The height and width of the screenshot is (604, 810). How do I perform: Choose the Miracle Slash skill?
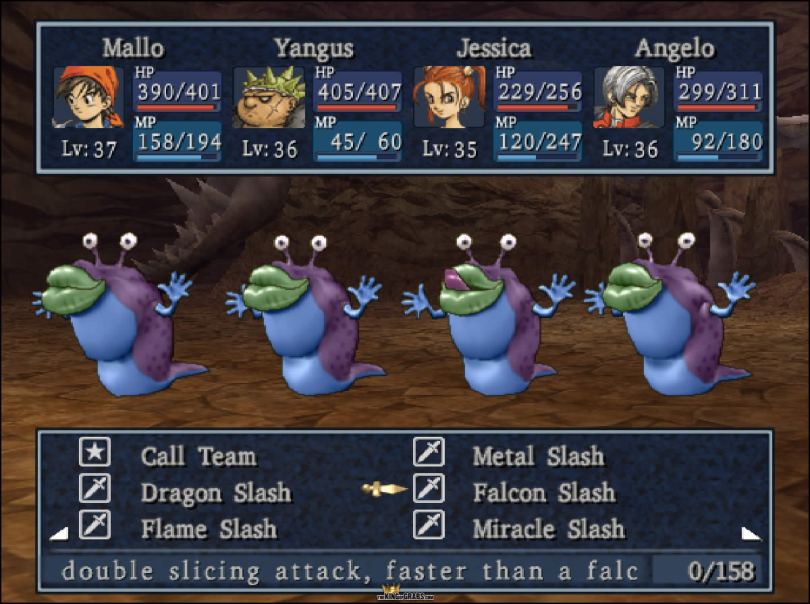548,528
